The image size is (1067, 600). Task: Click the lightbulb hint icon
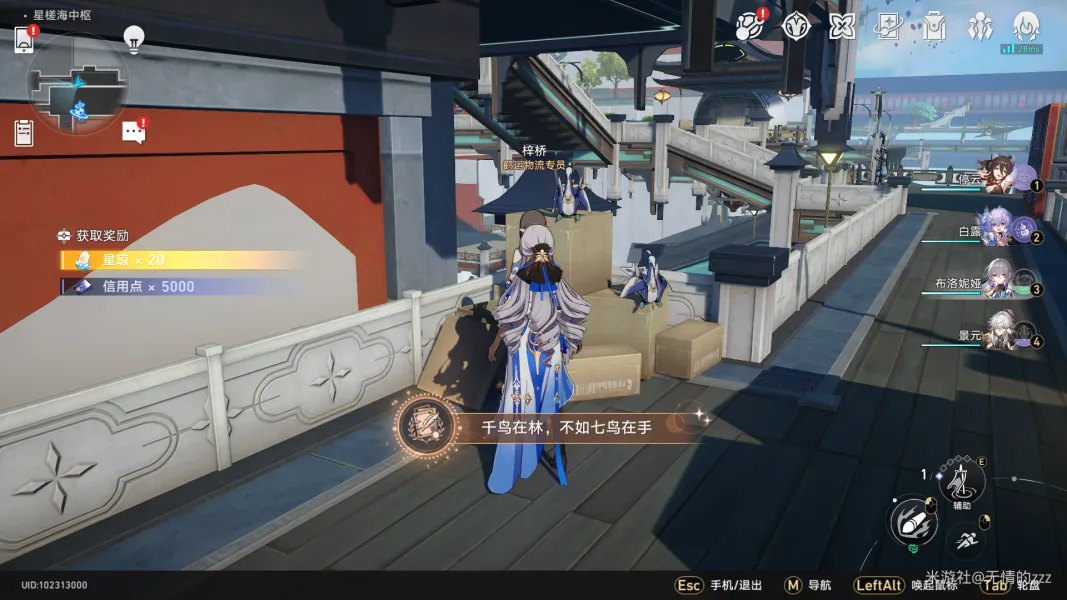(x=134, y=38)
